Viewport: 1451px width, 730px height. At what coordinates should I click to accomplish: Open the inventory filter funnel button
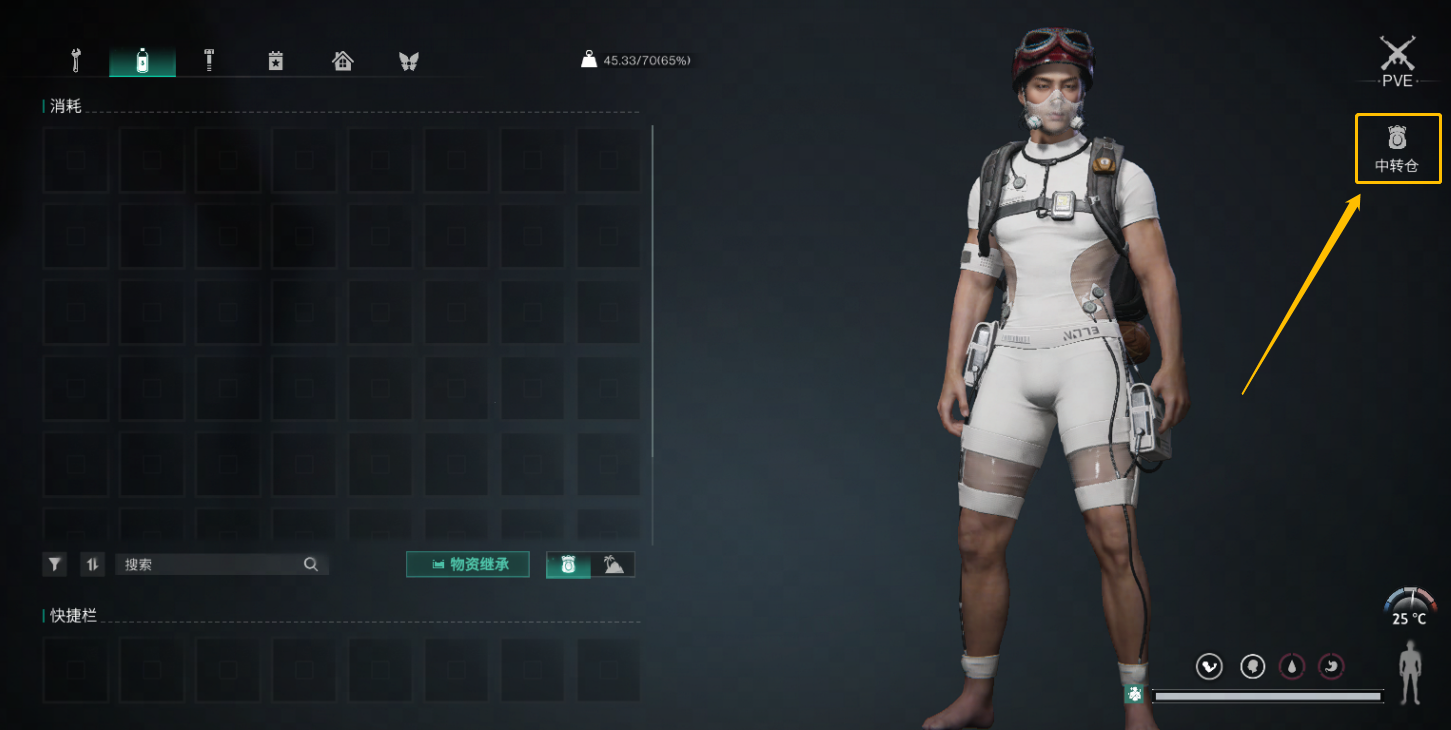click(55, 564)
